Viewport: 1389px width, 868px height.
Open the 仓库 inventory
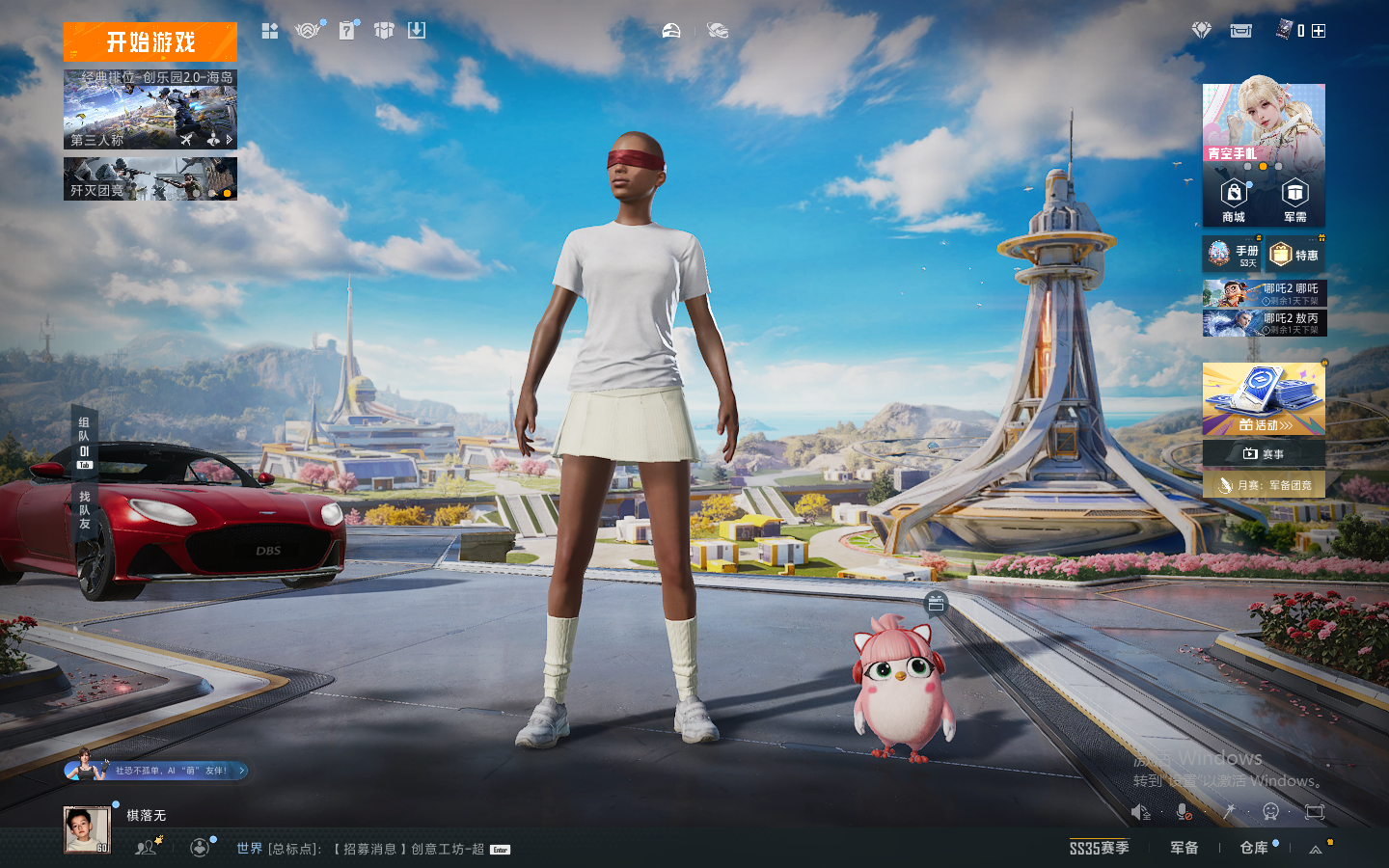(x=1254, y=848)
